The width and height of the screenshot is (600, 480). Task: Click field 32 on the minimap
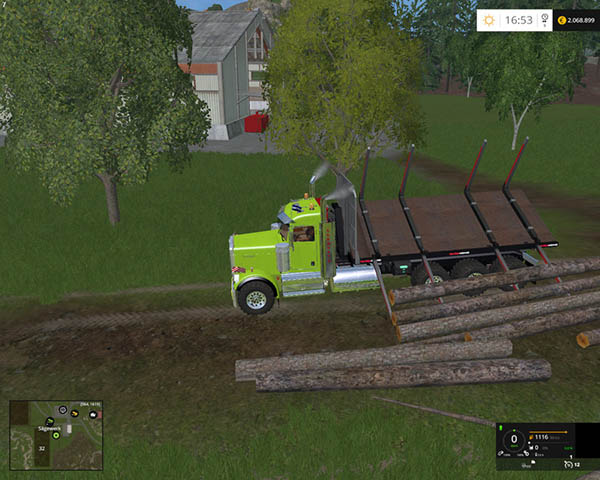click(42, 449)
